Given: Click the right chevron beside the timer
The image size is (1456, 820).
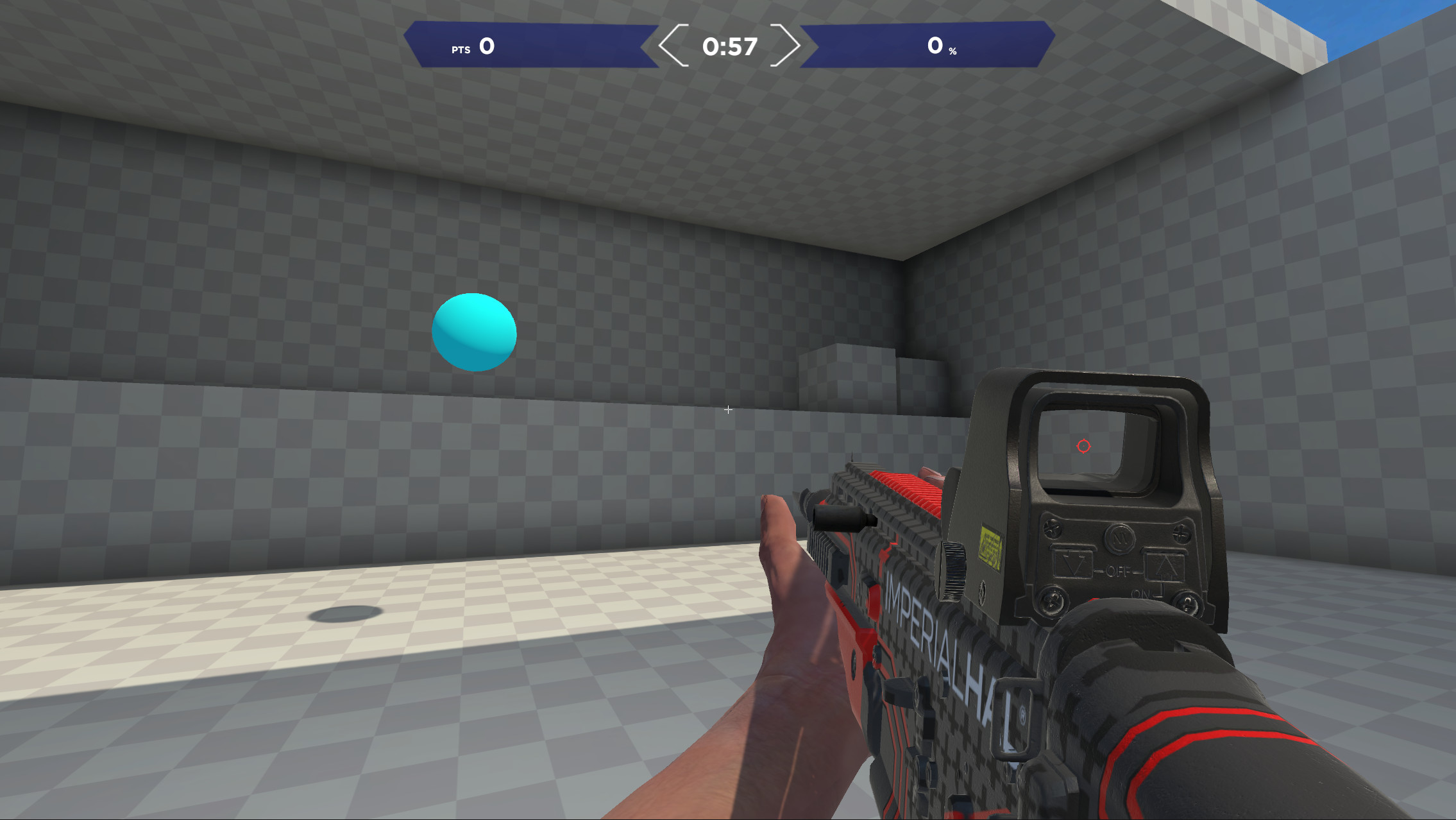Looking at the screenshot, I should click(787, 45).
